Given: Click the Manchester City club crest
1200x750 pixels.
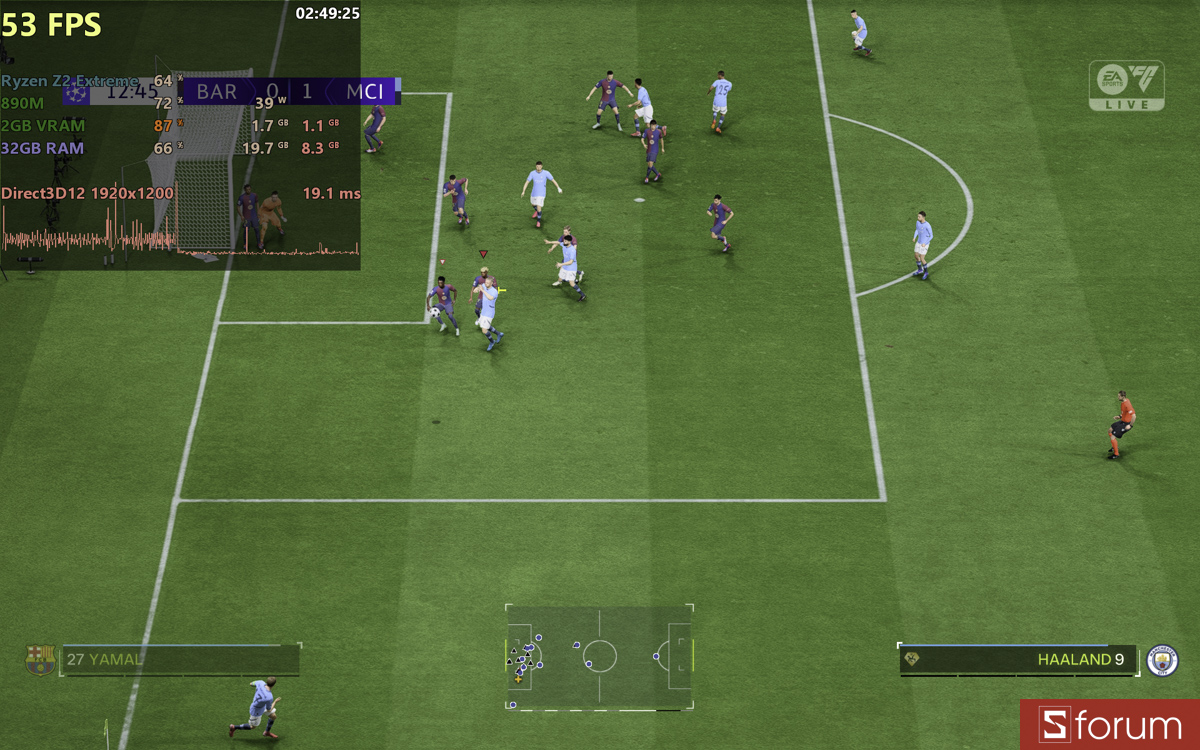Looking at the screenshot, I should click(1162, 660).
